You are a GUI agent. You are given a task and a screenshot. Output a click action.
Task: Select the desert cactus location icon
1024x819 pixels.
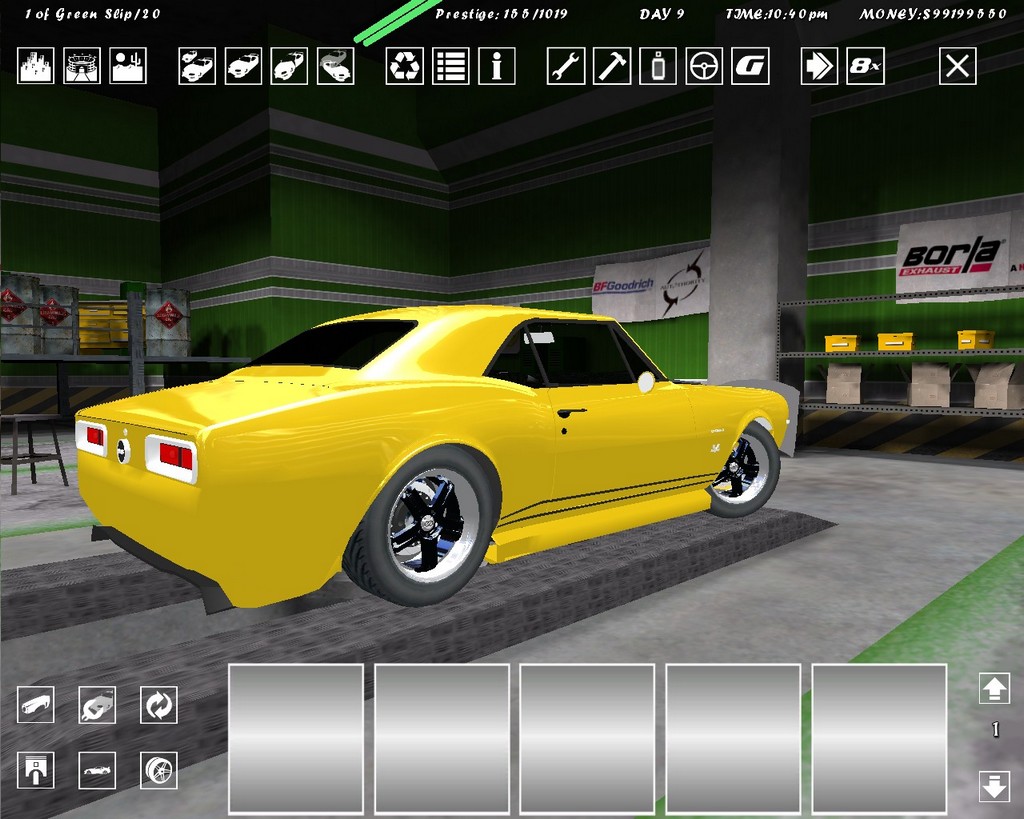coord(128,67)
